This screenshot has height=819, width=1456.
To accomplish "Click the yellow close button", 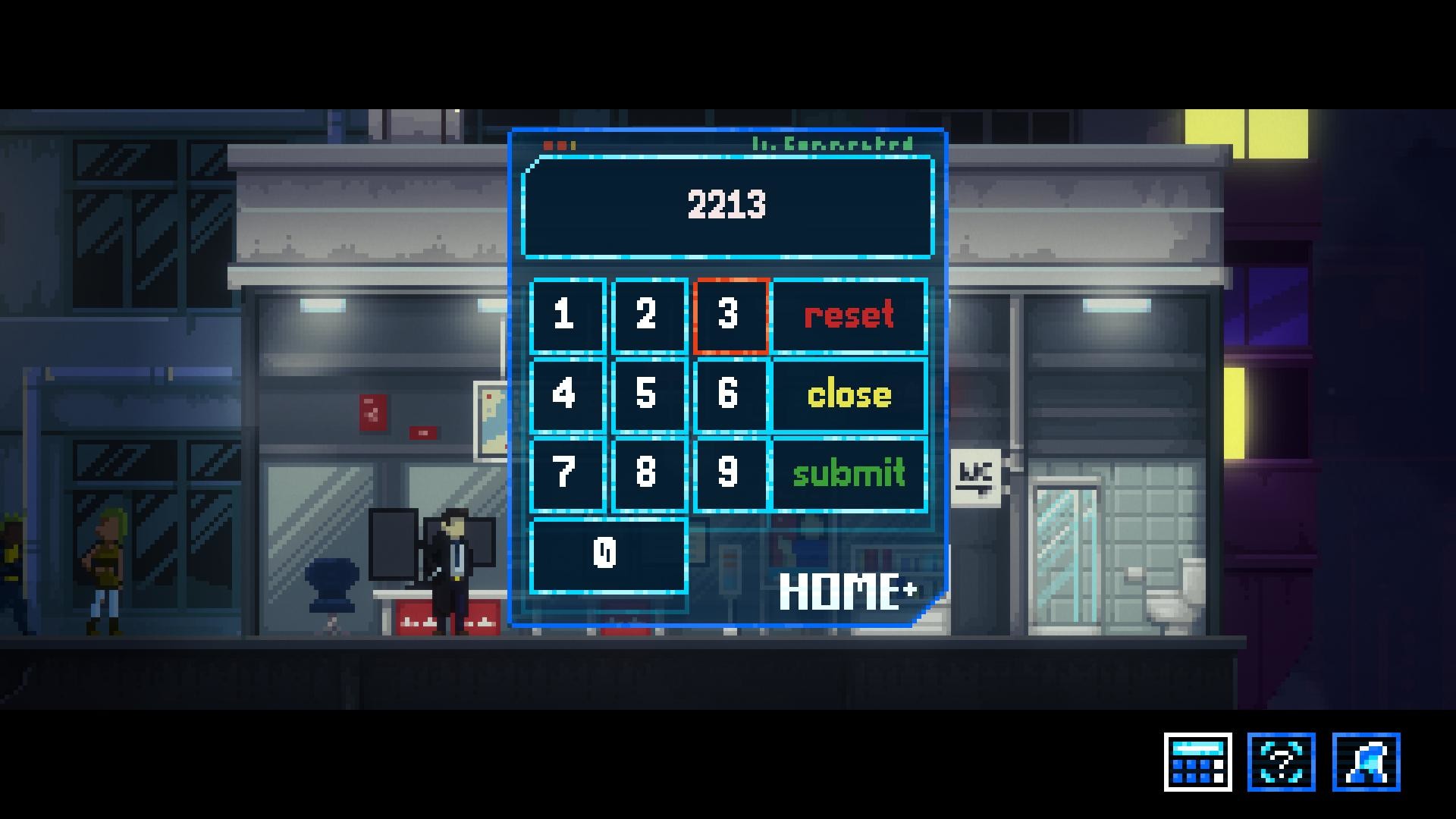I will pos(848,394).
